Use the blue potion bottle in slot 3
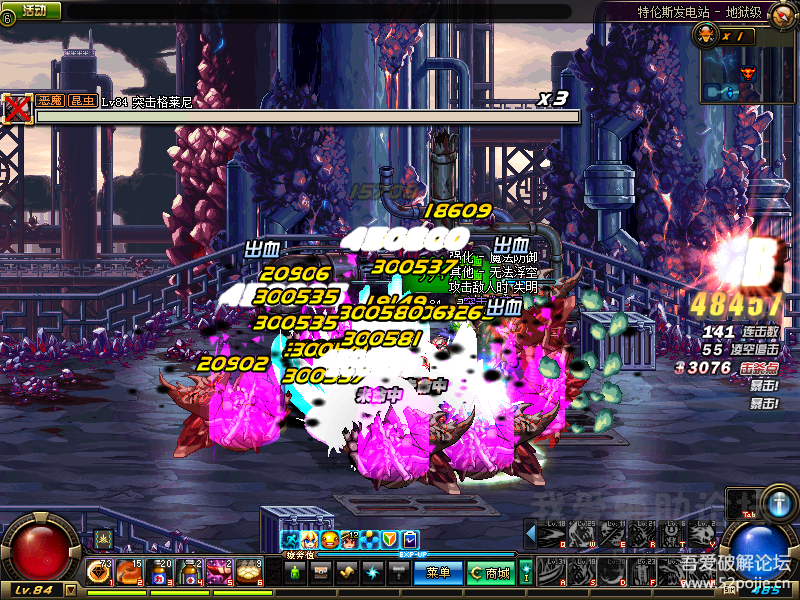Viewport: 800px width, 600px height. point(158,572)
